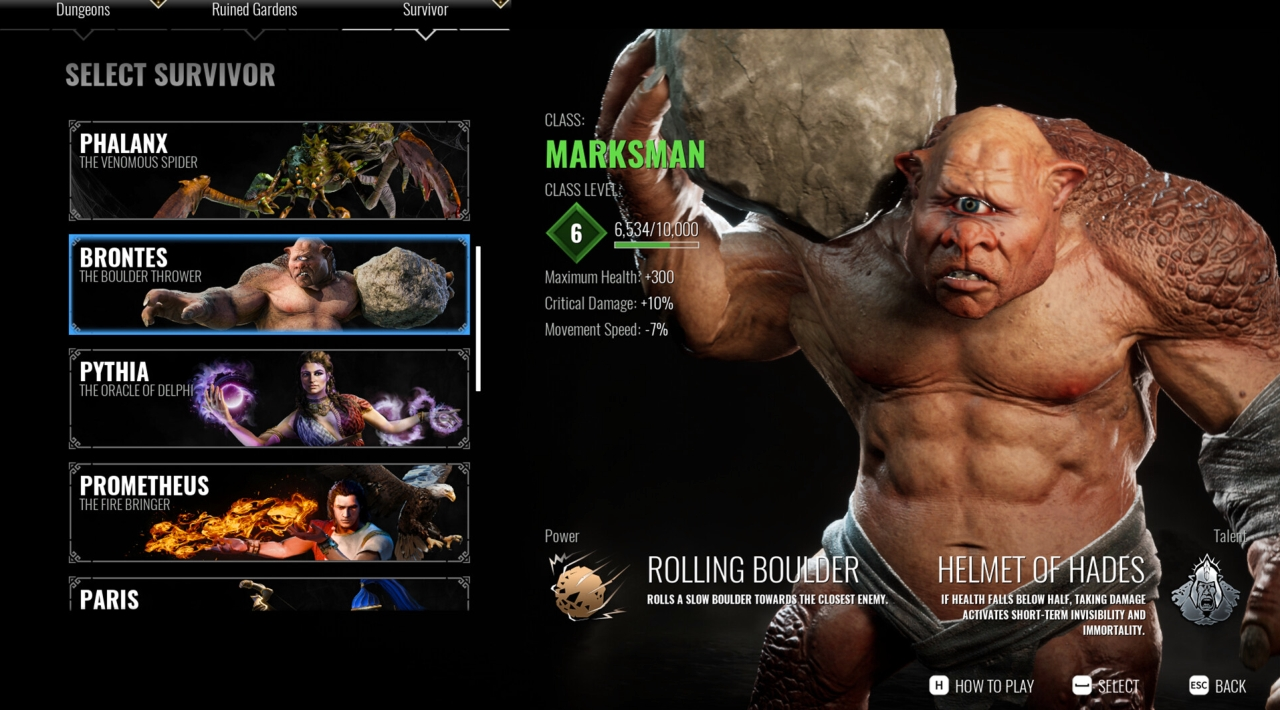Click the Helmet of Hades talent icon
Screen dimensions: 1280x710
[1205, 590]
